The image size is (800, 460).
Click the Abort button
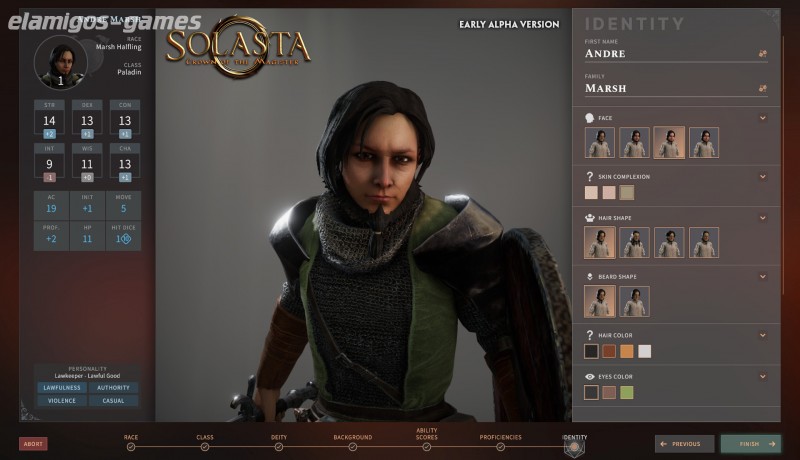(x=33, y=444)
